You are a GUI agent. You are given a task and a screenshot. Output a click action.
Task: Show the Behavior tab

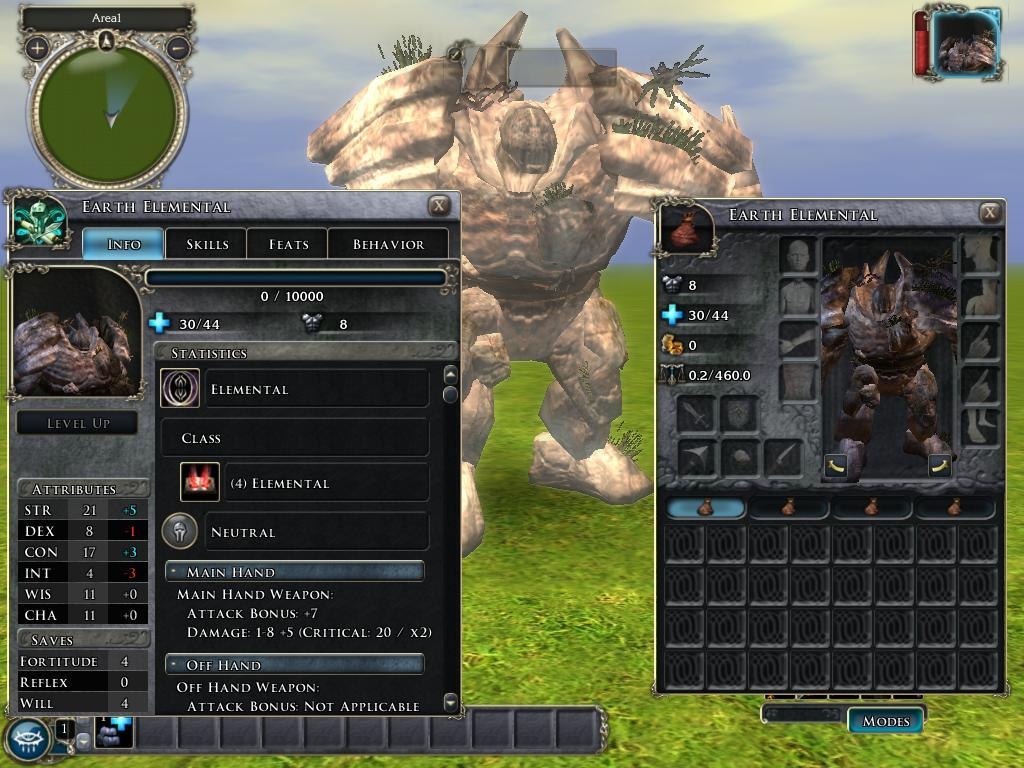388,244
